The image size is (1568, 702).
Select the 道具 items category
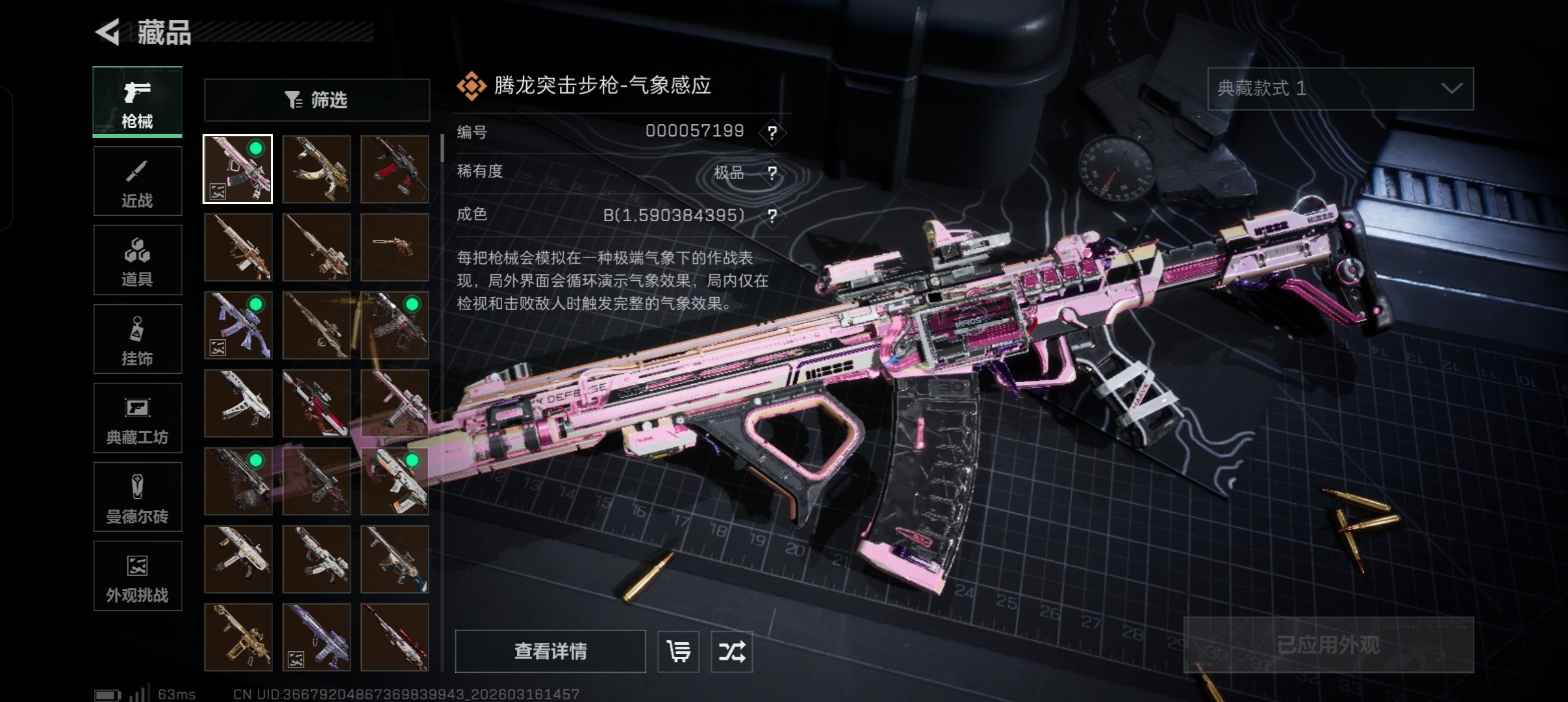(x=137, y=260)
